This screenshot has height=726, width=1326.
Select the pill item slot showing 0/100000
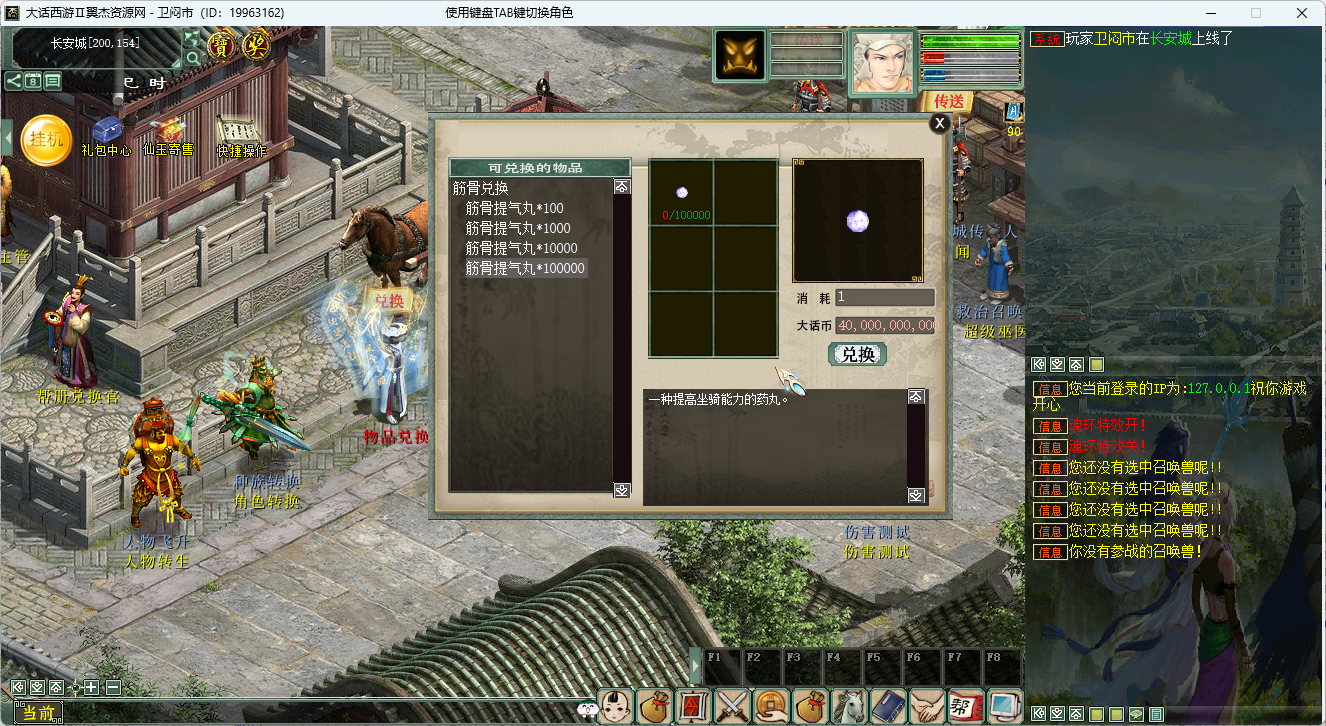coord(682,193)
